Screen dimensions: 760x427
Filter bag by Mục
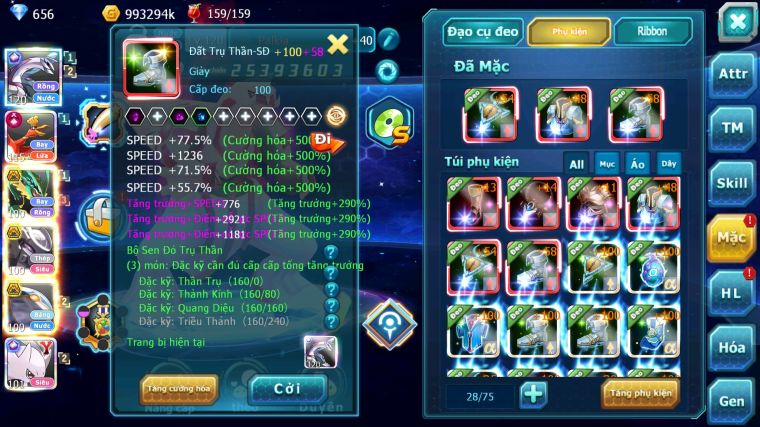coord(607,163)
